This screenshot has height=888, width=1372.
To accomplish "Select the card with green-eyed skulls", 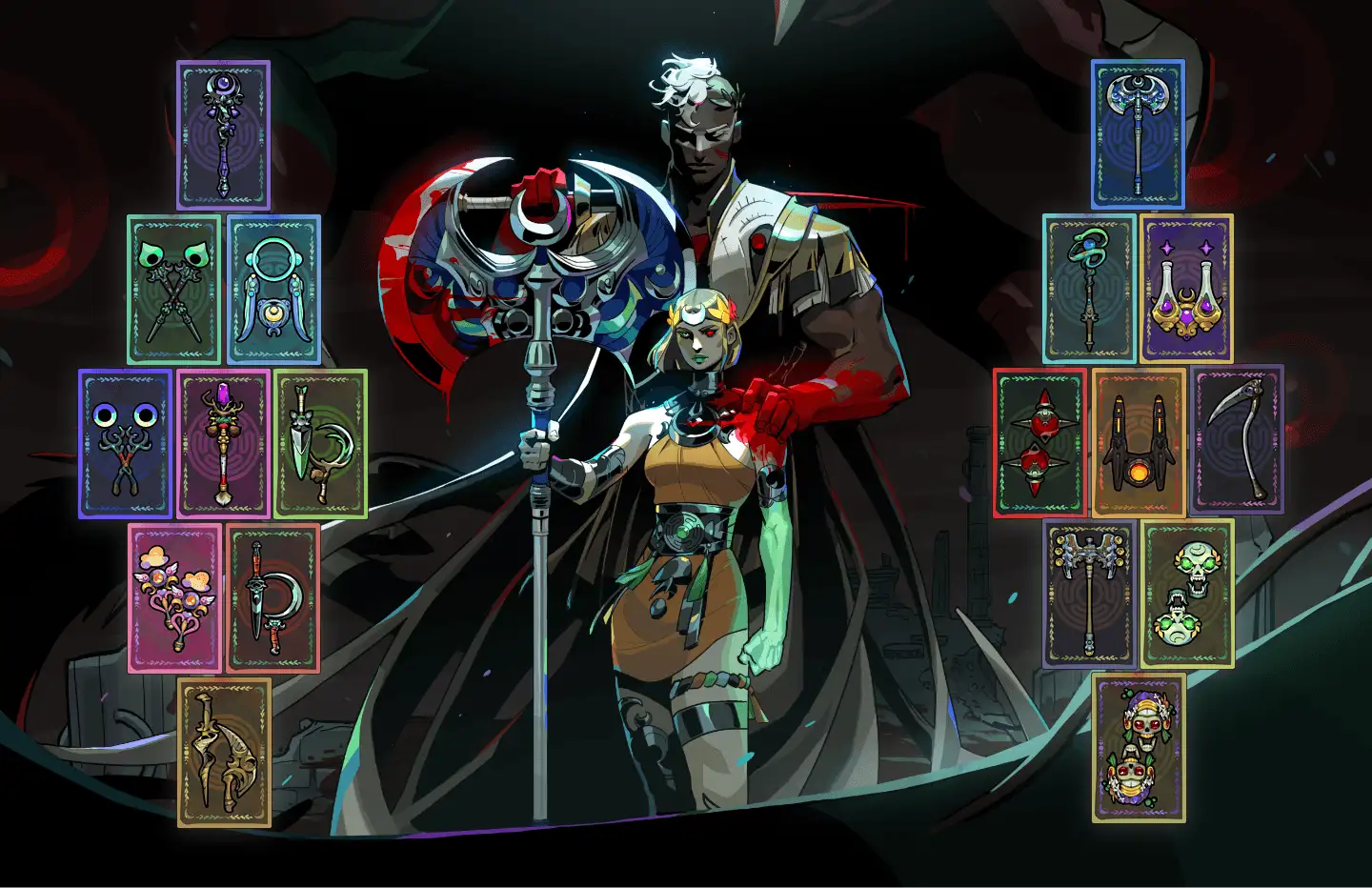I will point(1187,595).
